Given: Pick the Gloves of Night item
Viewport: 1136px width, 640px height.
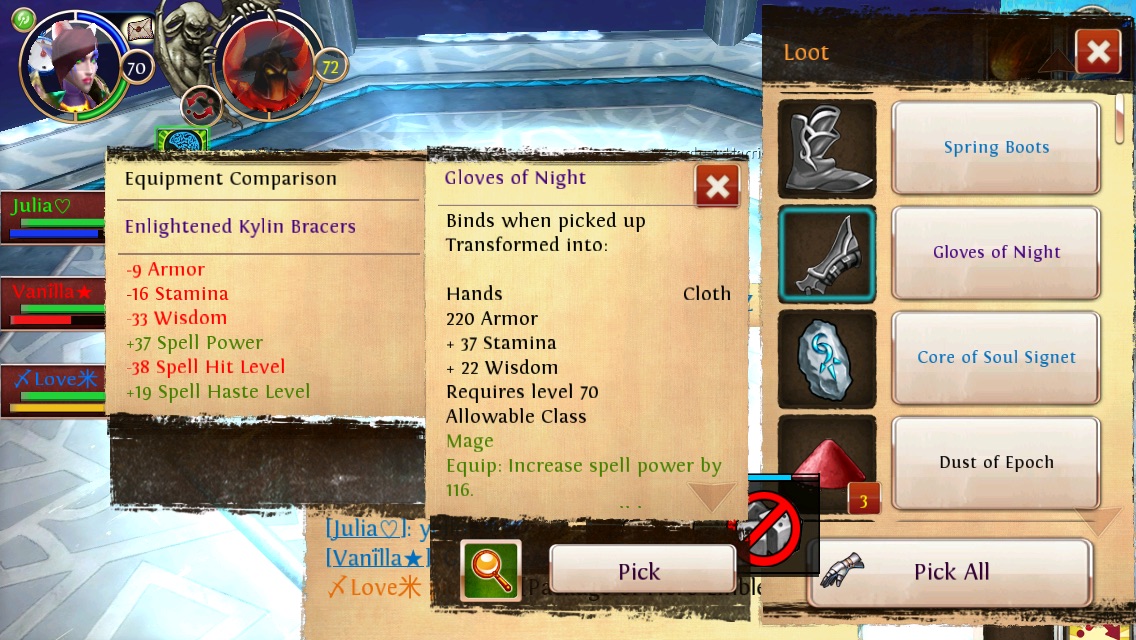Looking at the screenshot, I should click(x=641, y=572).
